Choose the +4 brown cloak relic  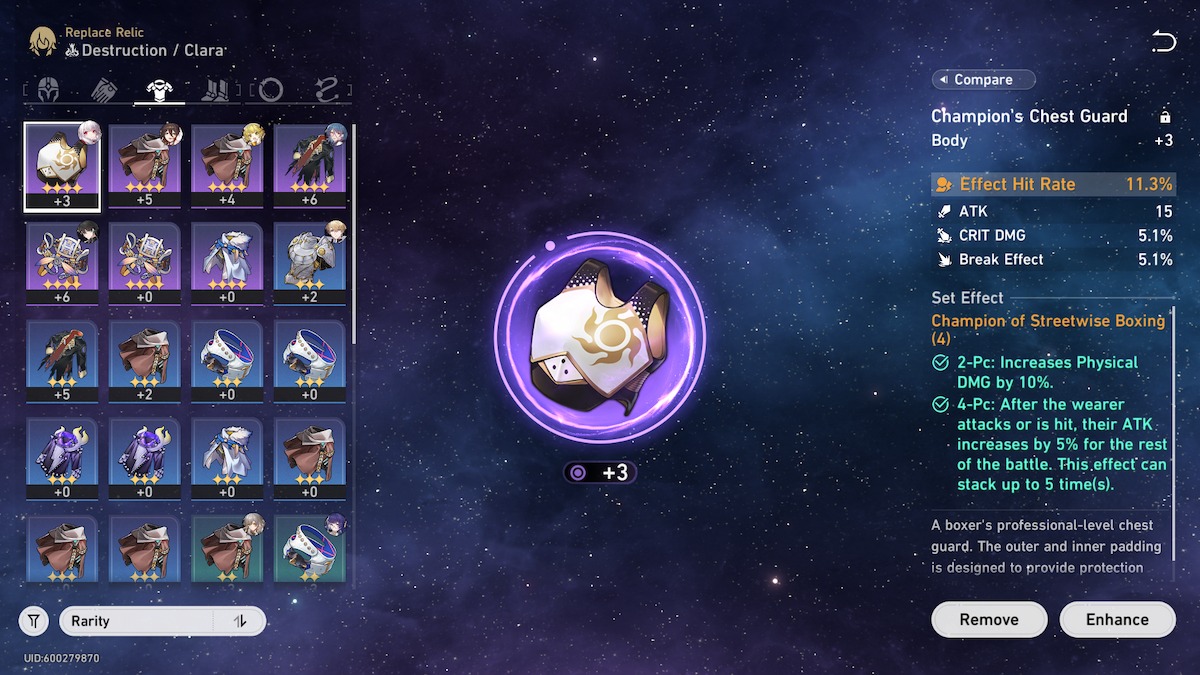(x=228, y=167)
